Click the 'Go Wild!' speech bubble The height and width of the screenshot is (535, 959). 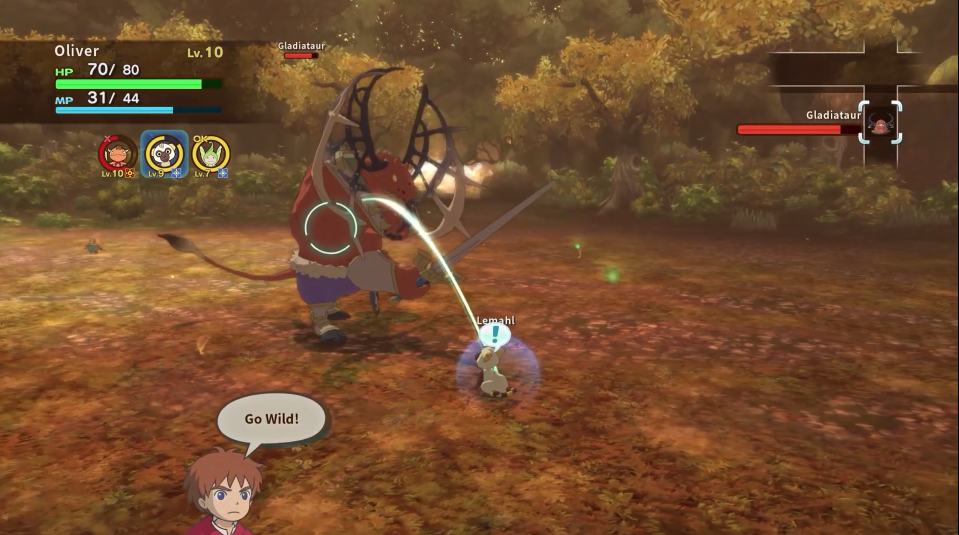pos(271,418)
